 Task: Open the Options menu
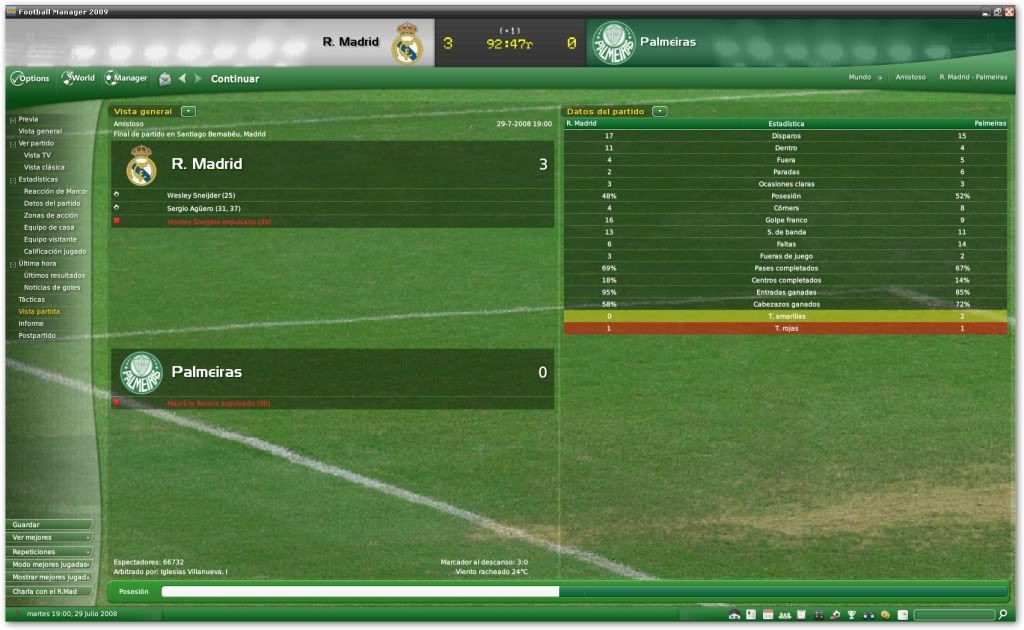pos(31,78)
